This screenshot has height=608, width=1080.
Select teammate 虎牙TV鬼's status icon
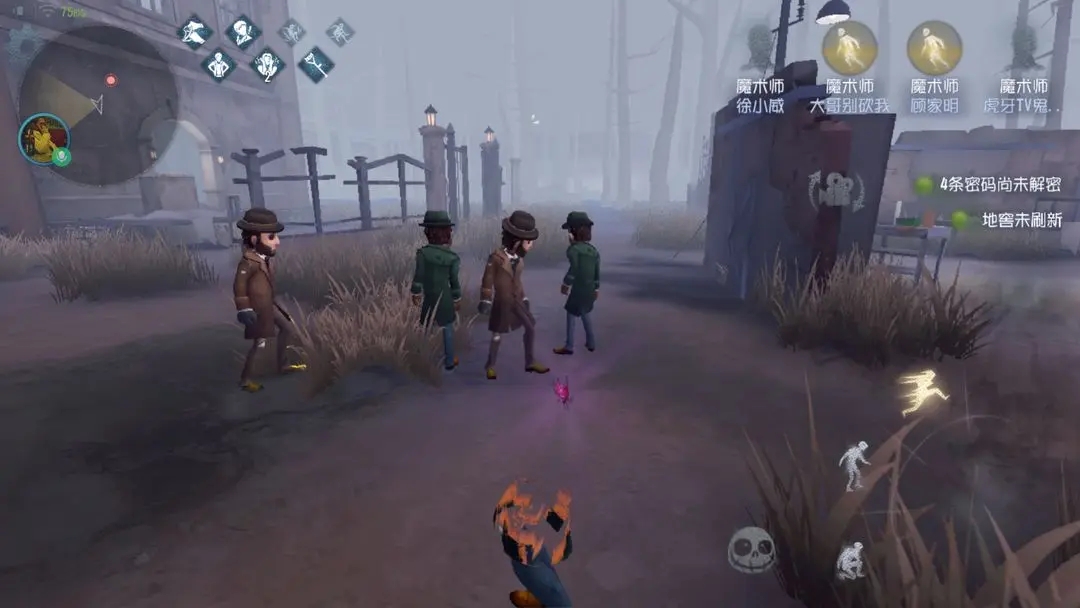1022,46
